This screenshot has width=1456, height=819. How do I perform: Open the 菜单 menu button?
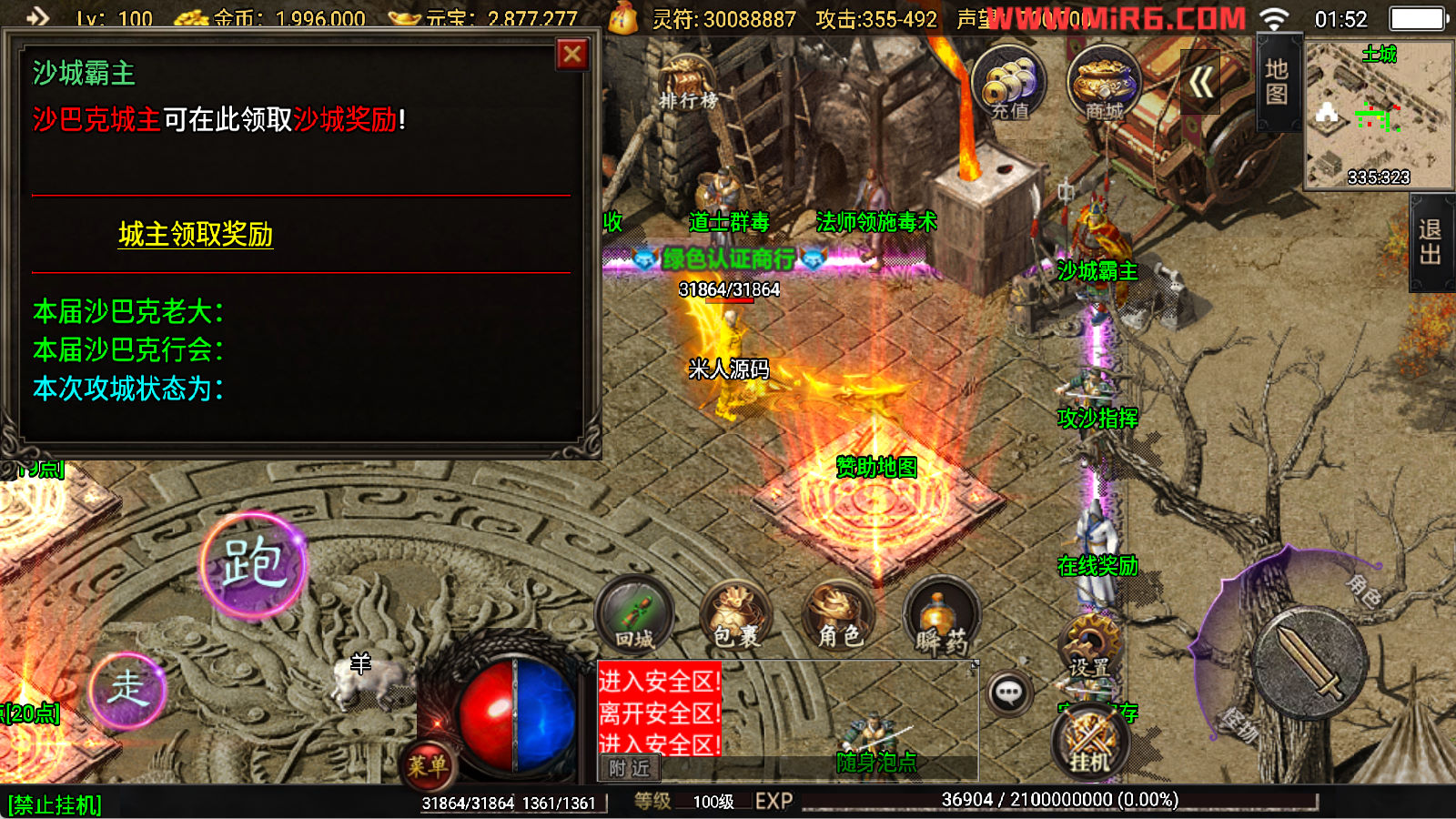[x=426, y=766]
